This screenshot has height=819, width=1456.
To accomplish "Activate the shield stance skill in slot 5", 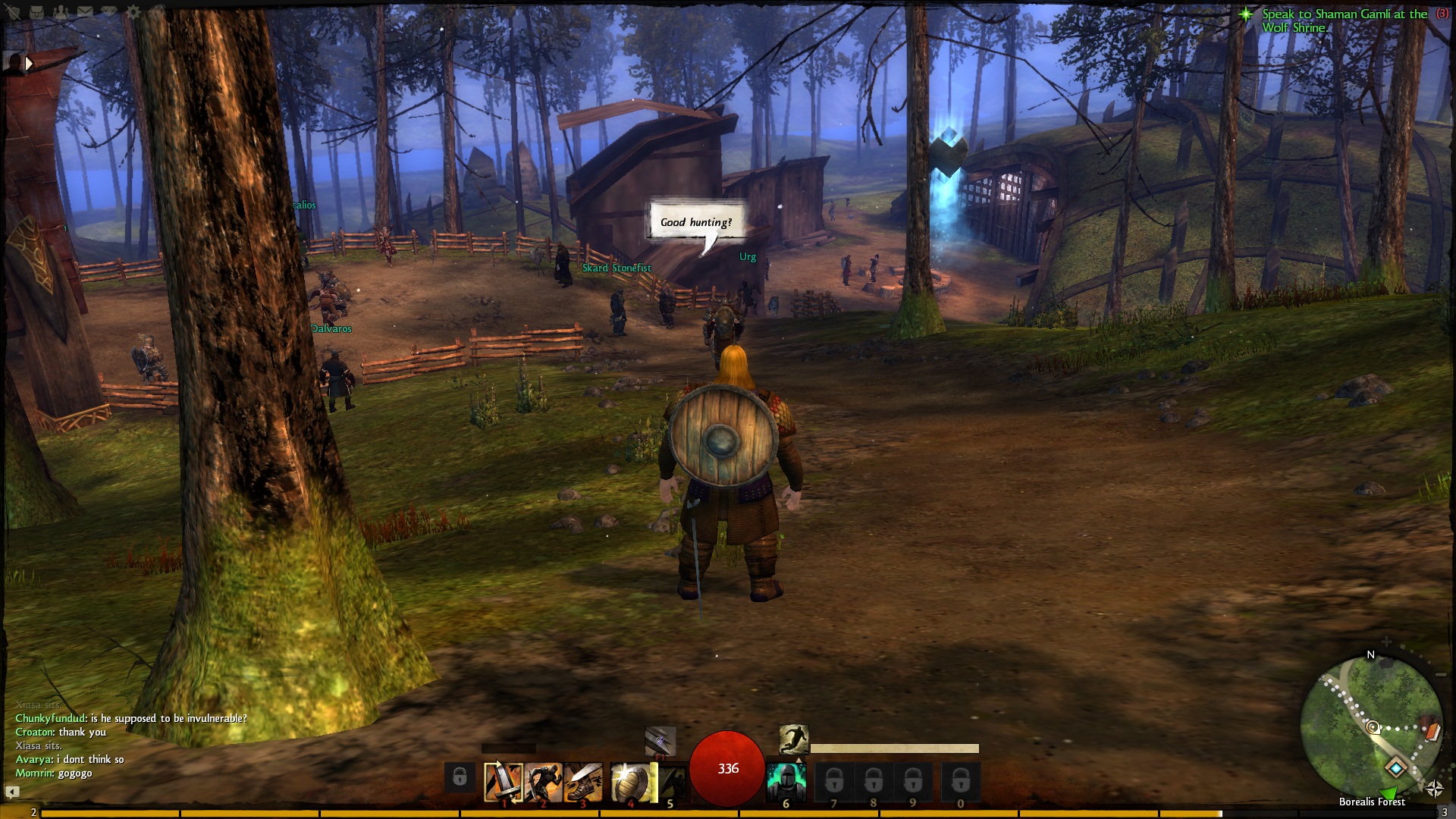I will point(671,782).
